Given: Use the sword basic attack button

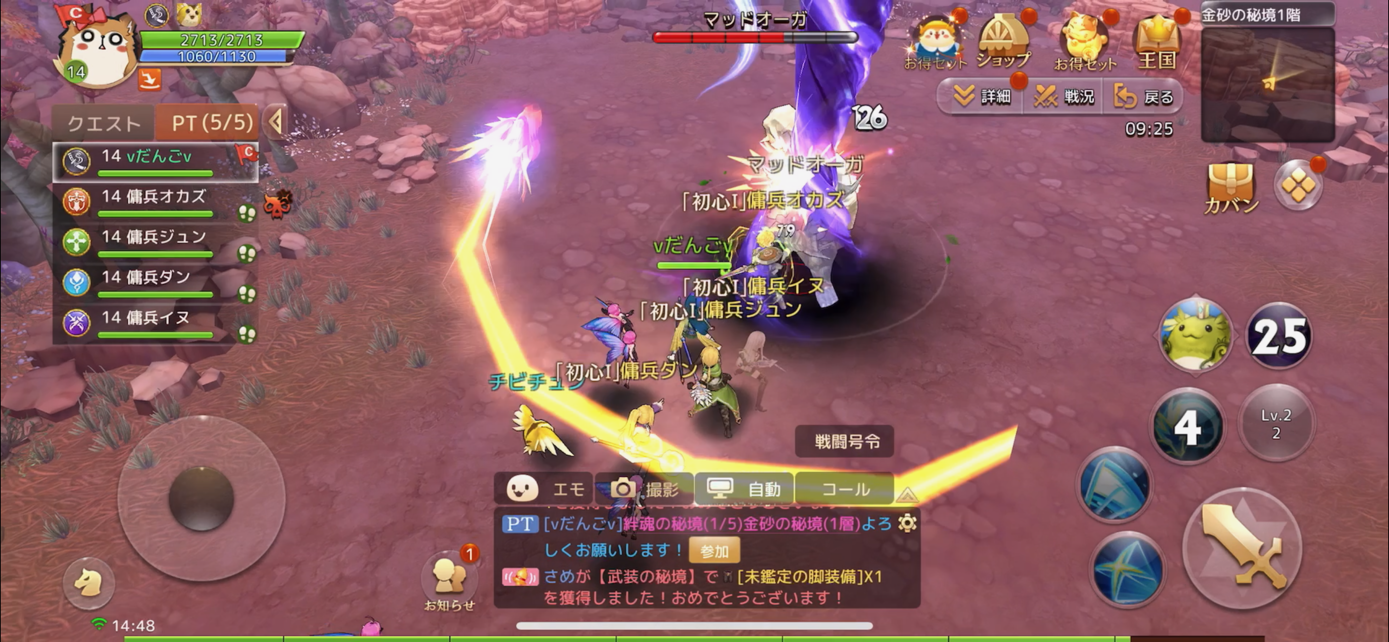Looking at the screenshot, I should (1242, 547).
